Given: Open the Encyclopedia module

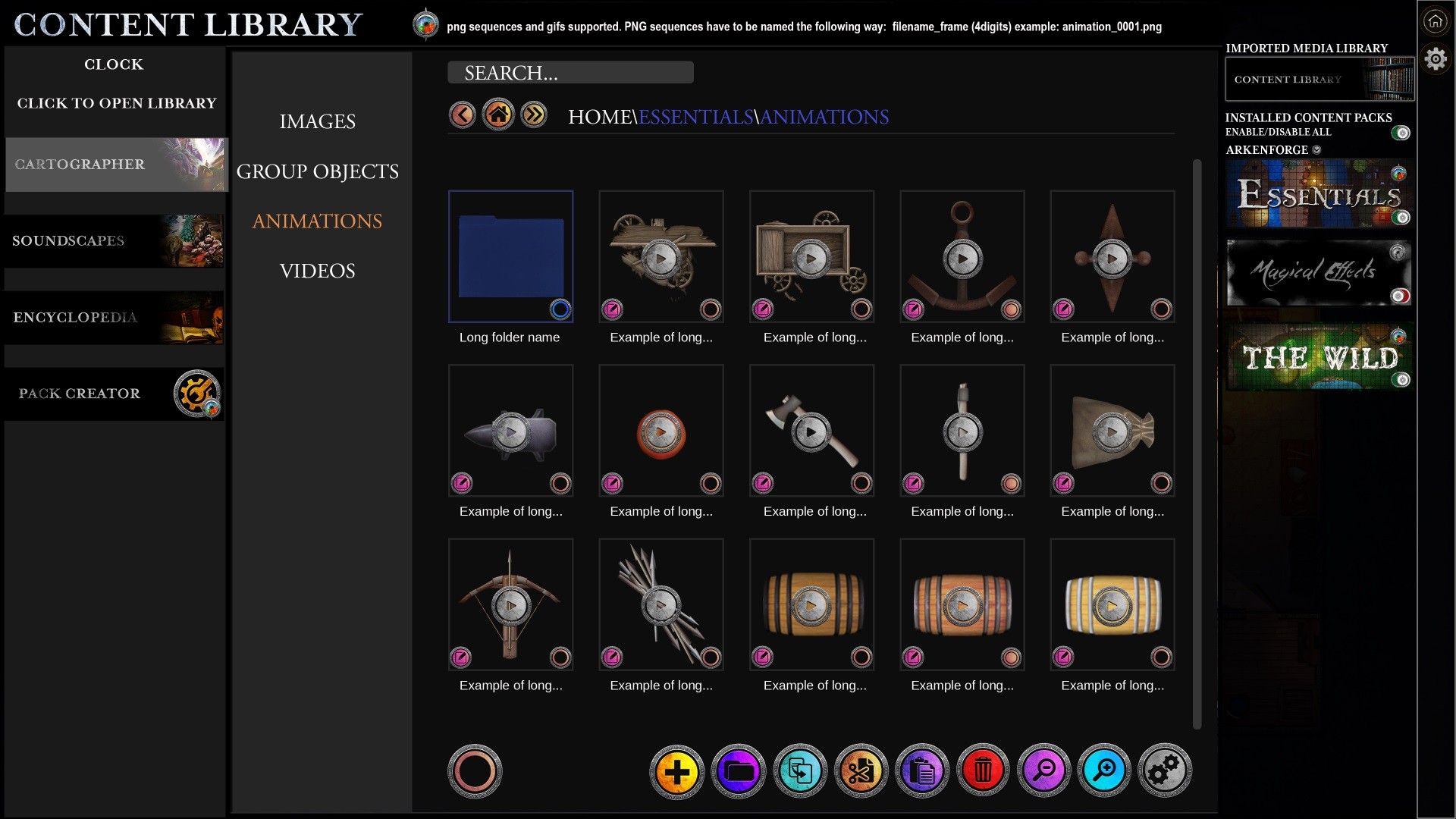Looking at the screenshot, I should (114, 318).
